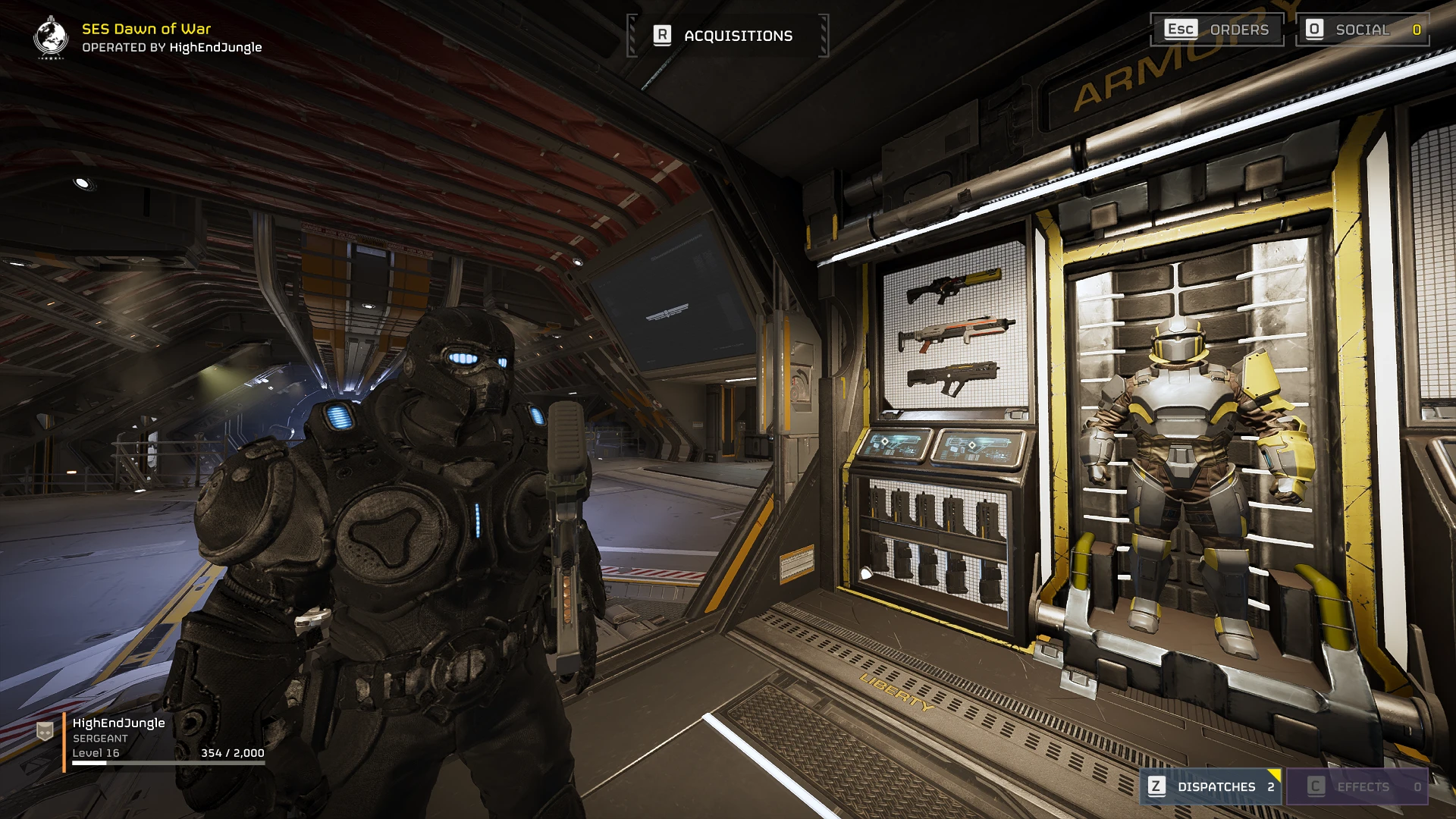Open the Effects panel
Viewport: 1456px width, 819px height.
coord(1357,786)
